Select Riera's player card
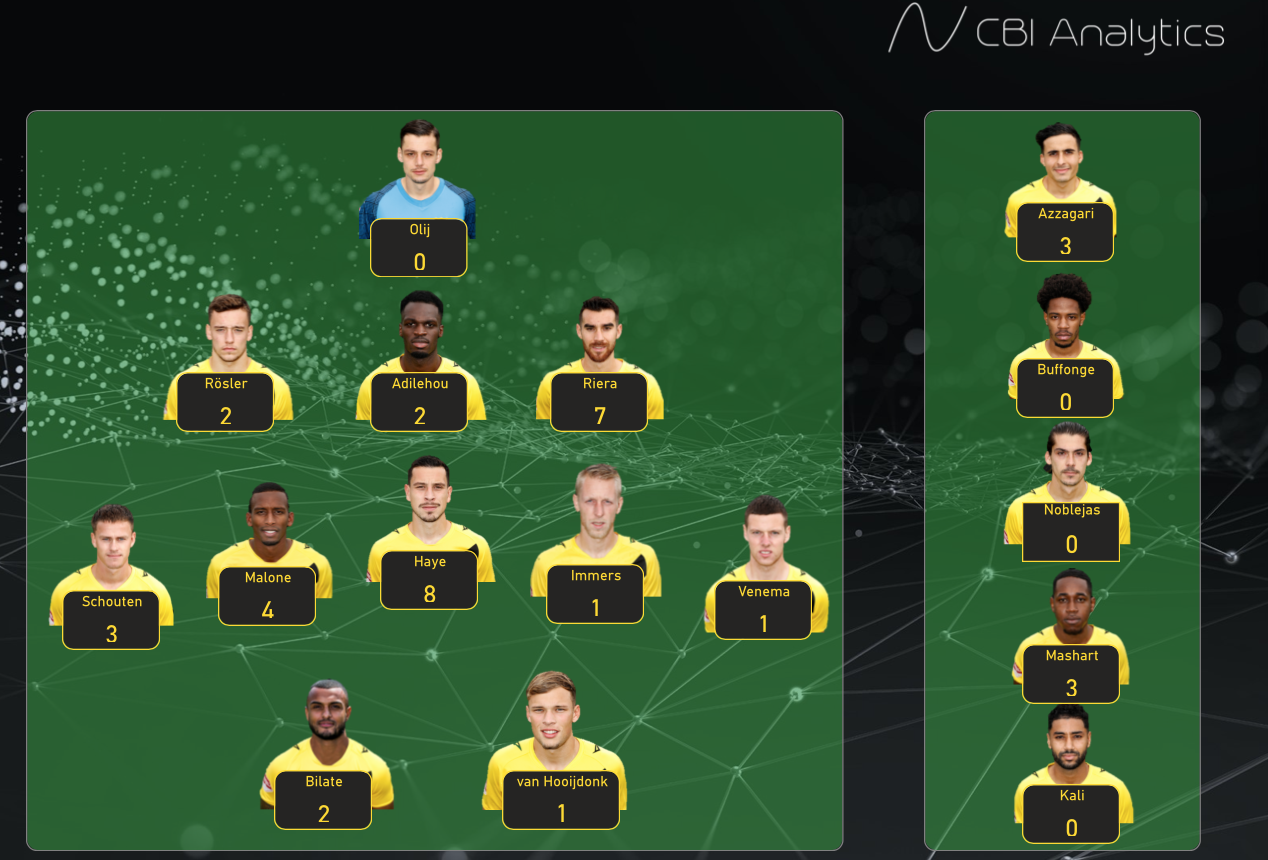The width and height of the screenshot is (1268, 860). 599,401
